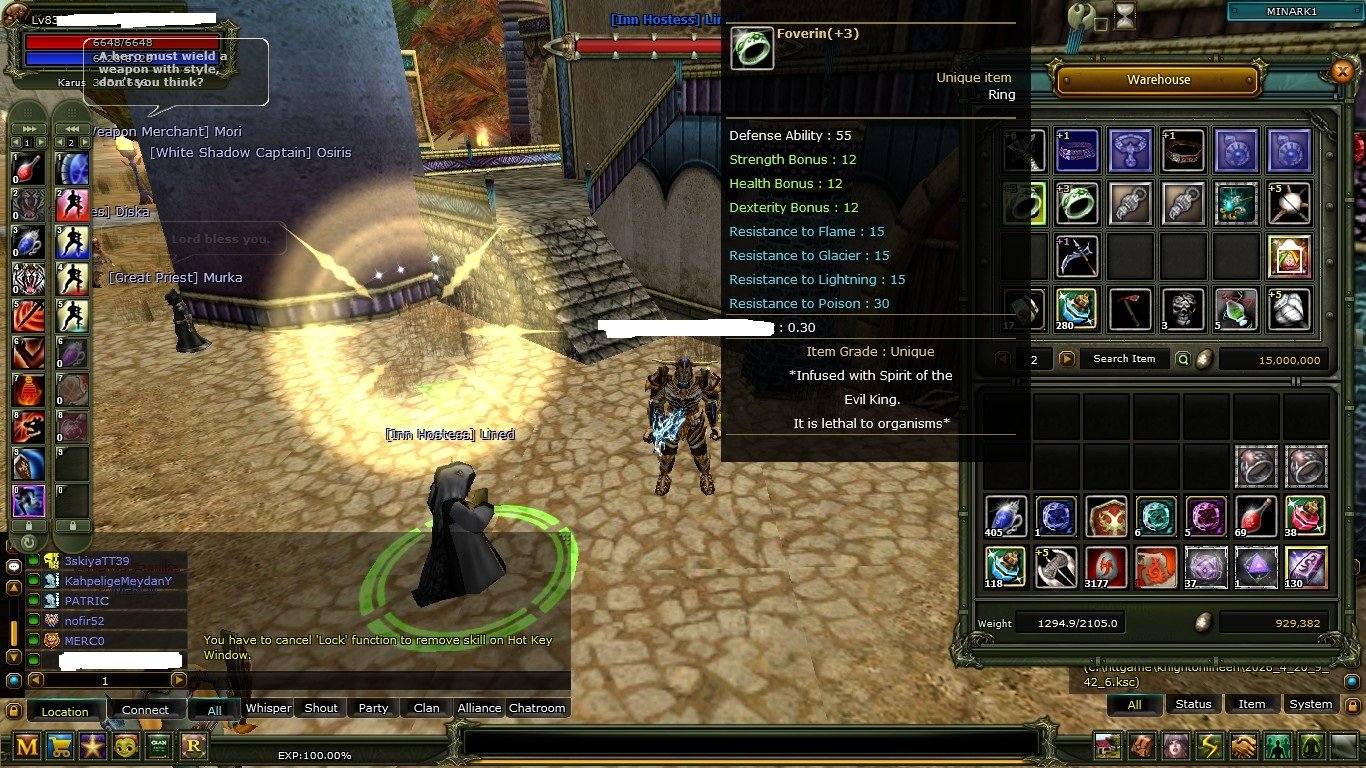Select the red potion stack of 69
Image resolution: width=1366 pixels, height=768 pixels.
point(1255,516)
